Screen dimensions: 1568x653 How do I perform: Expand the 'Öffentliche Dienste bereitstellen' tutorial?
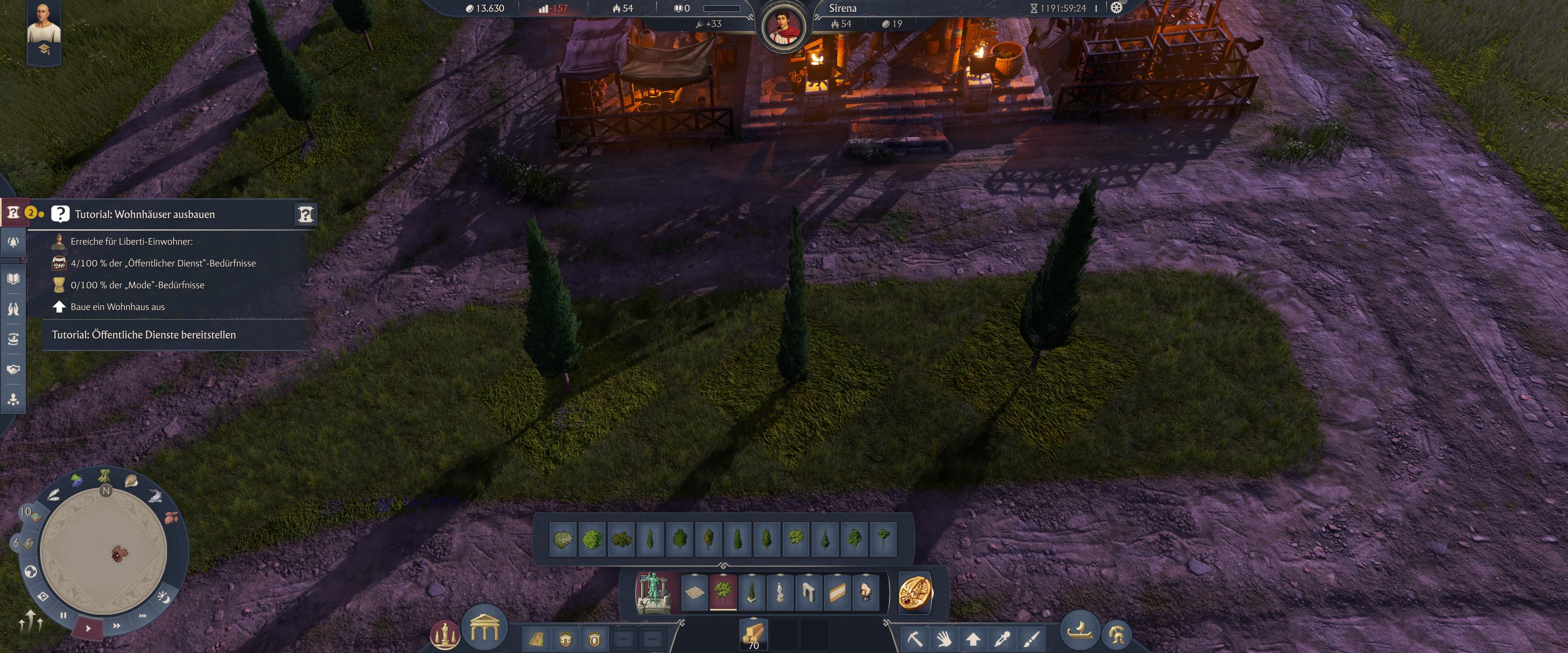click(x=144, y=335)
